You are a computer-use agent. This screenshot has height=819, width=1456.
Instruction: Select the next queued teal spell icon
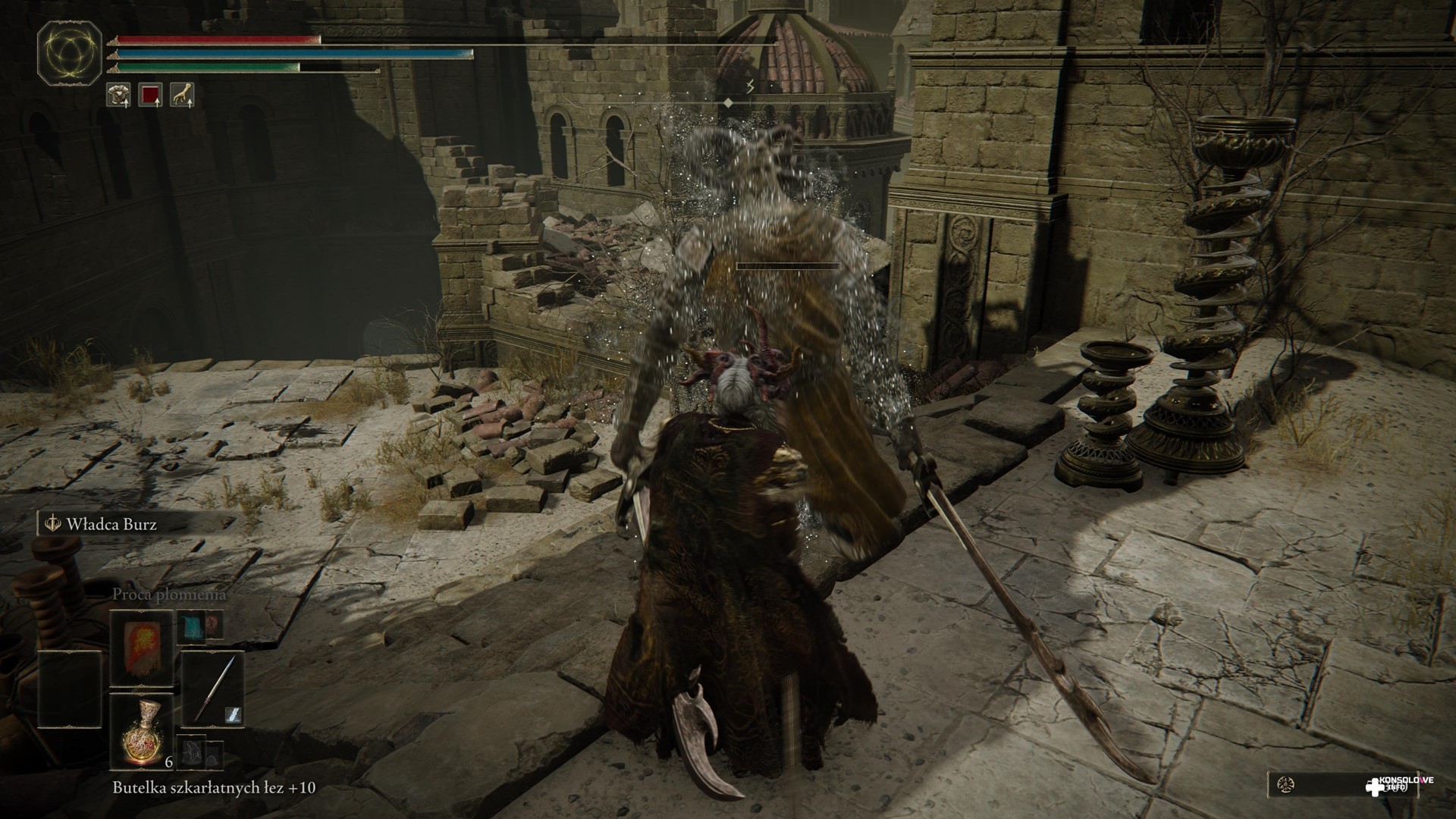coord(191,626)
